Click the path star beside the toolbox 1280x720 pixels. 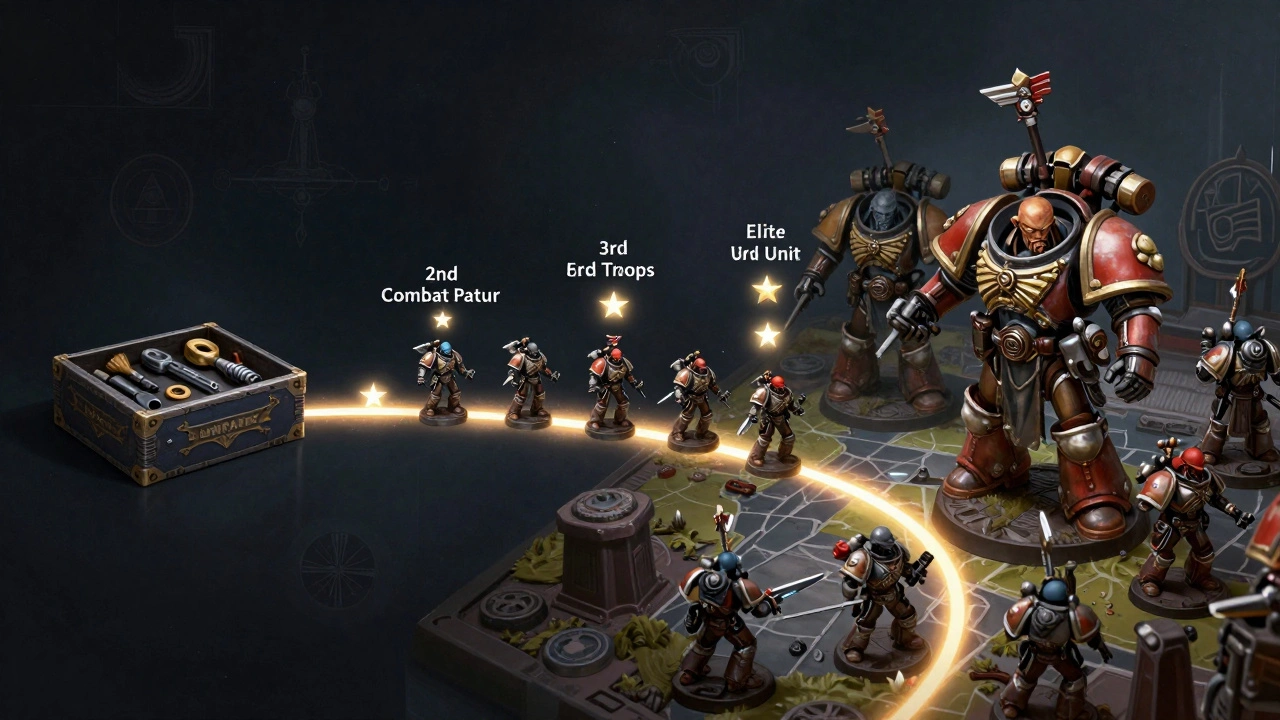373,396
